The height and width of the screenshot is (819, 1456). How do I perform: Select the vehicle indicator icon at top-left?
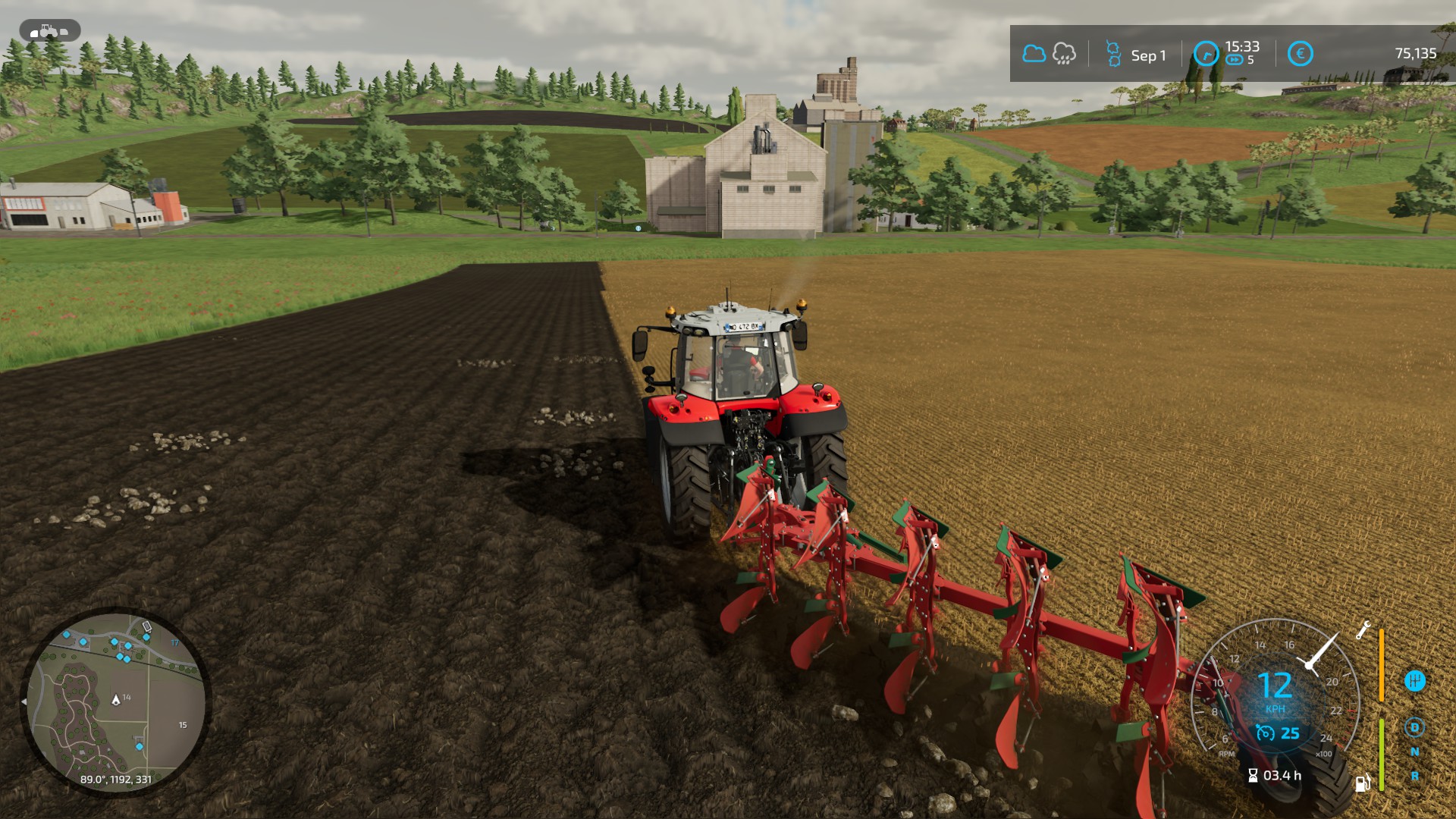(x=50, y=31)
